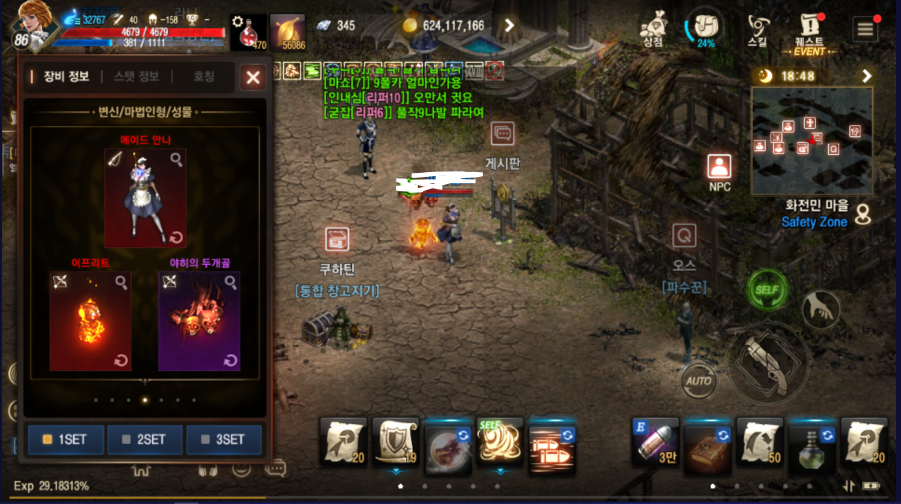
Task: Close the equipment info panel
Action: point(253,77)
